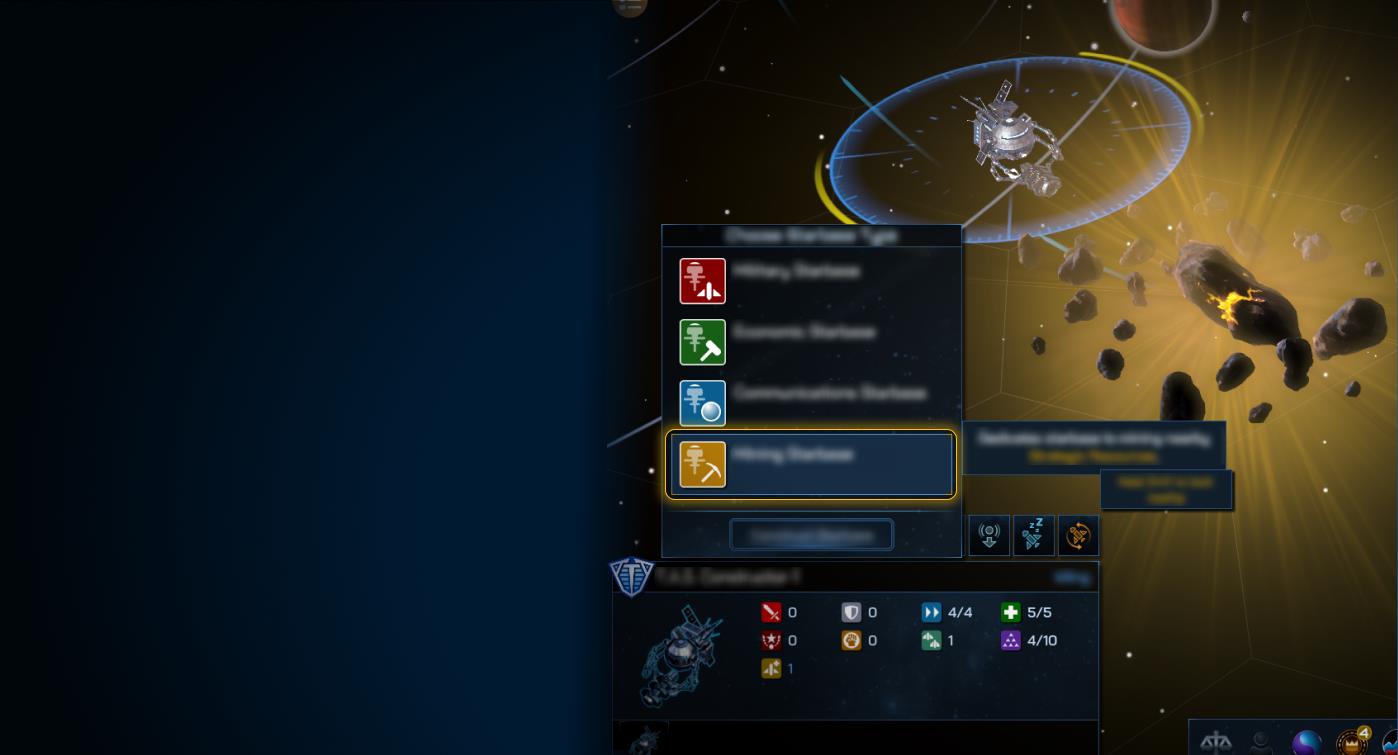The image size is (1398, 755).
Task: Click the constructor ship portrait
Action: (x=679, y=653)
